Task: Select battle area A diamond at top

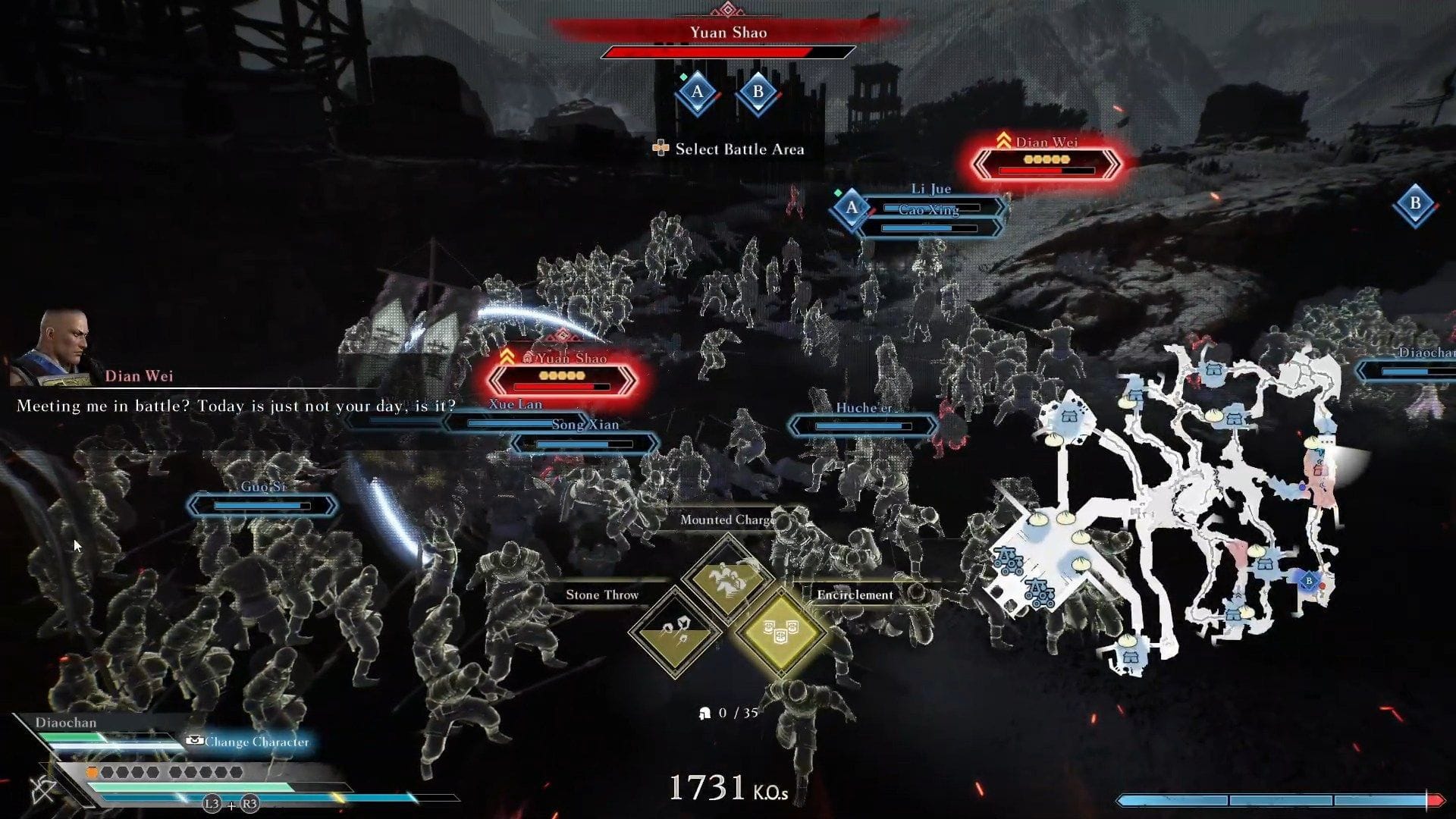Action: click(x=697, y=93)
